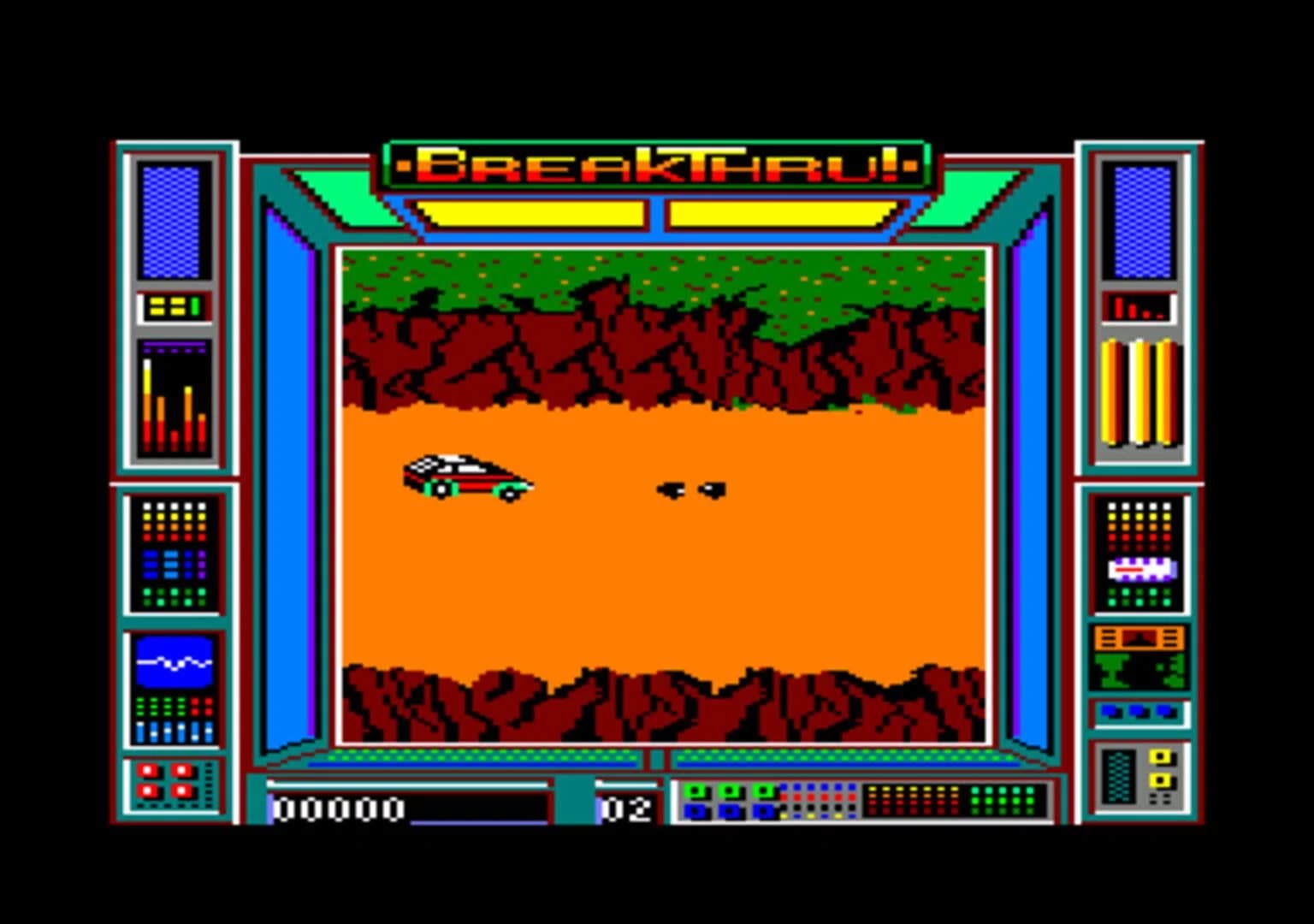Screen dimensions: 1314x924
Task: Adjust the first blue slider under the oscilloscope
Action: [x=140, y=730]
